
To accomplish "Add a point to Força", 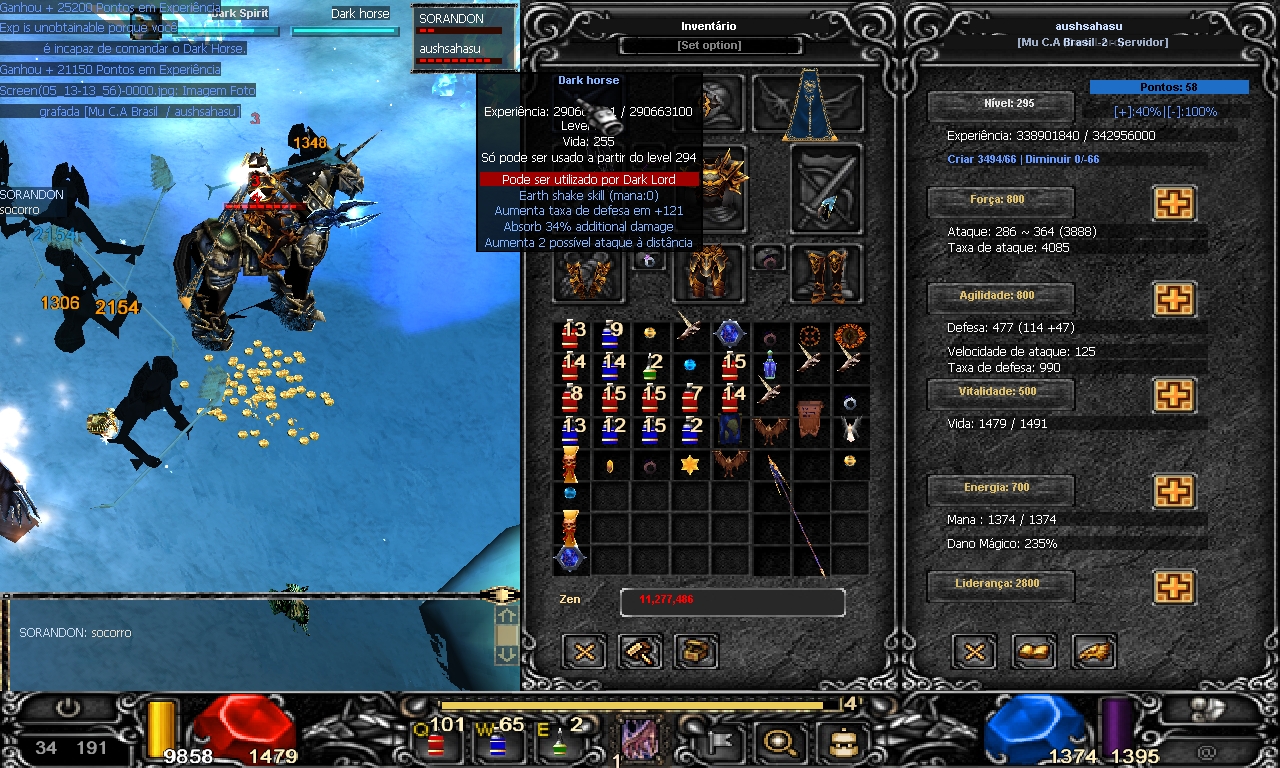I will click(x=1174, y=203).
